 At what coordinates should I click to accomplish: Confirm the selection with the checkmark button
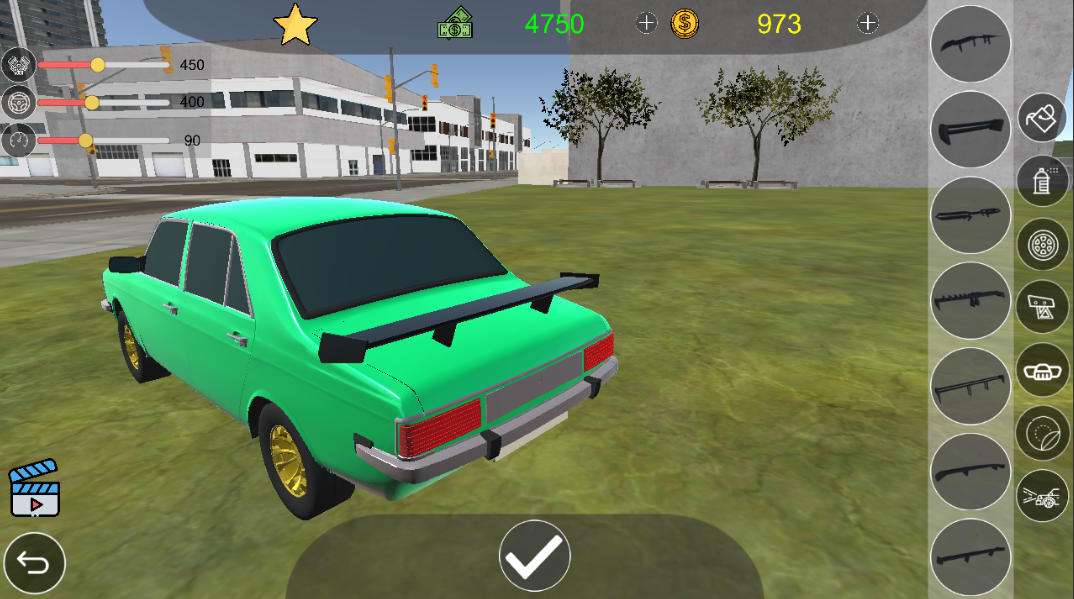(x=535, y=555)
